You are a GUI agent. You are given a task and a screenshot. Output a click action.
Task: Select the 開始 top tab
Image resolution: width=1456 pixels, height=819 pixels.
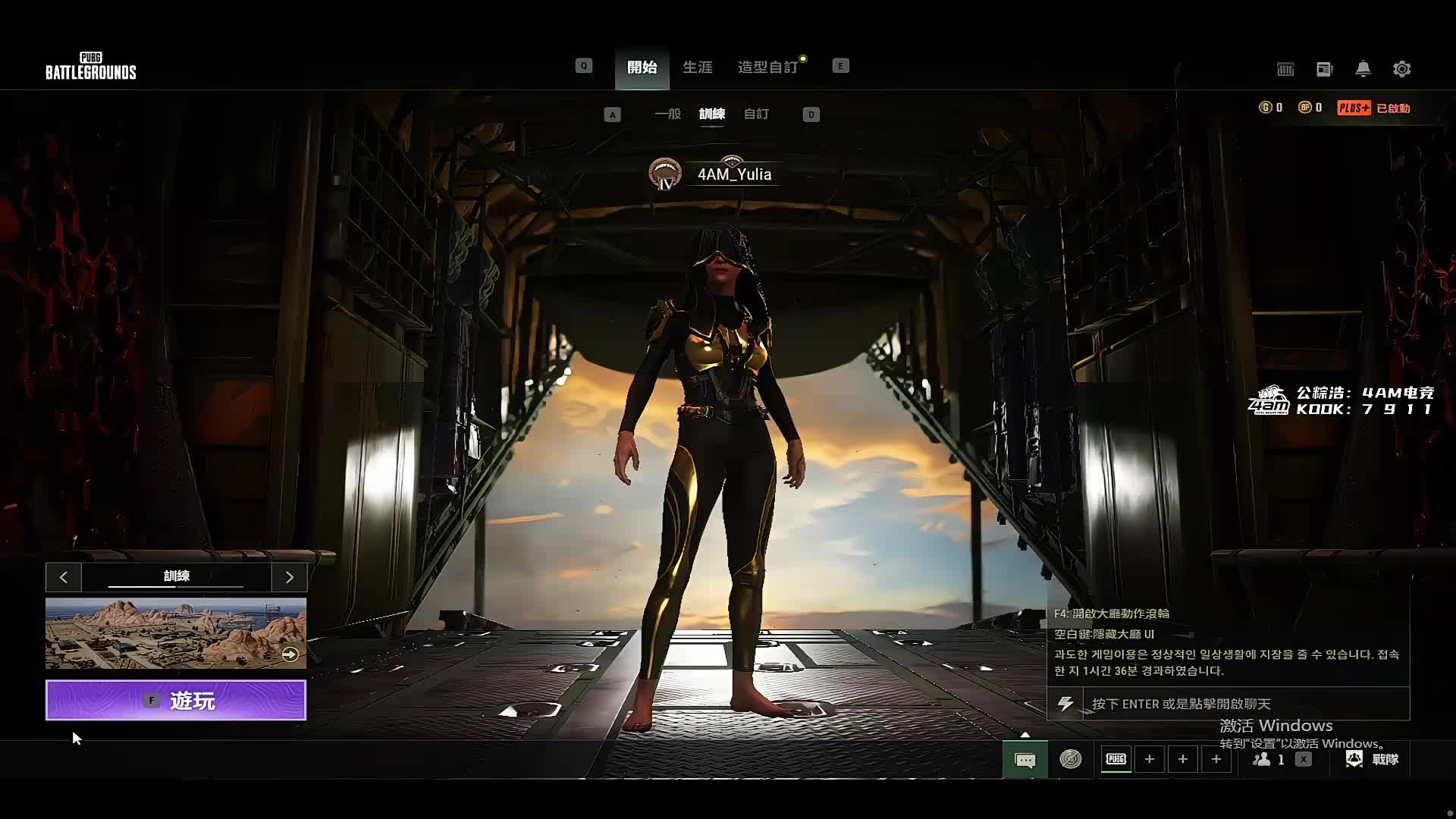coord(642,67)
